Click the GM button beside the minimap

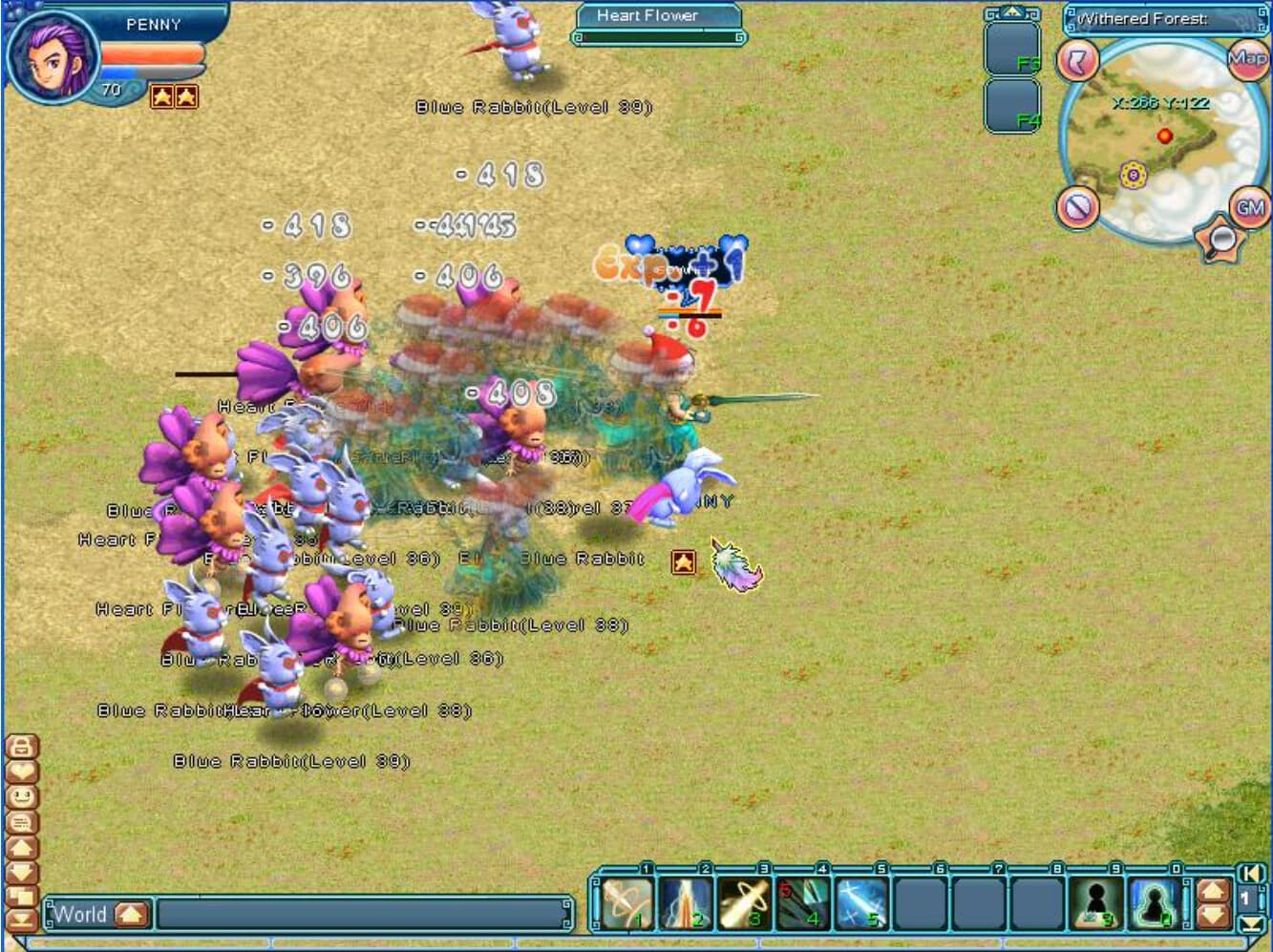click(x=1250, y=207)
